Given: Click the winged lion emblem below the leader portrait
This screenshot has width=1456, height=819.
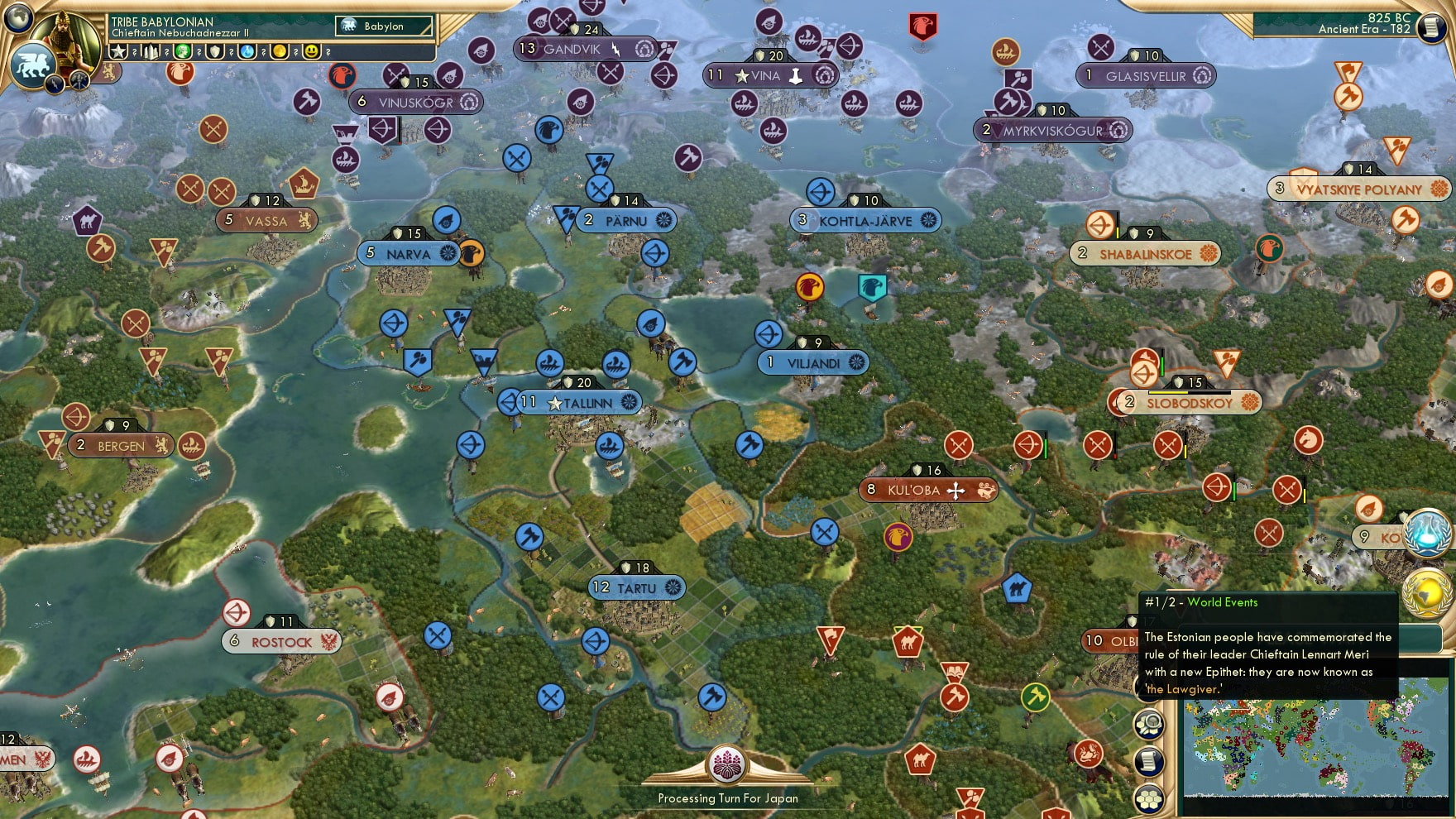Looking at the screenshot, I should pos(32,65).
